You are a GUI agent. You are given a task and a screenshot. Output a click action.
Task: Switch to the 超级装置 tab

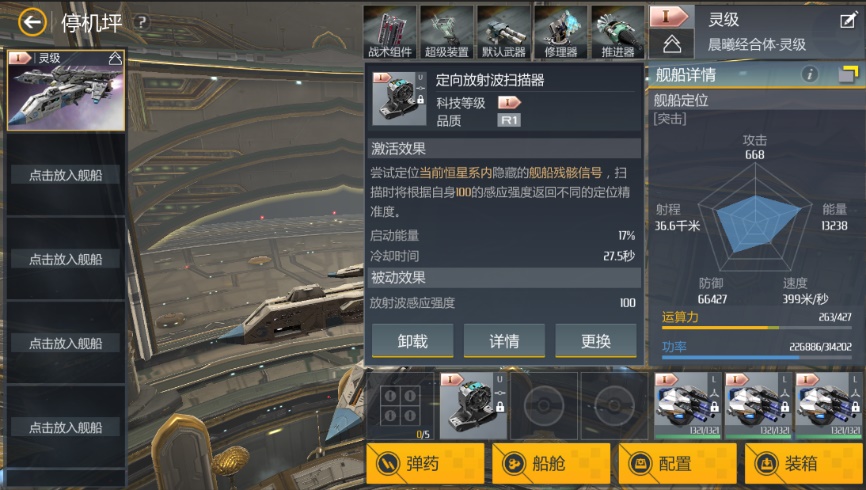(x=446, y=31)
